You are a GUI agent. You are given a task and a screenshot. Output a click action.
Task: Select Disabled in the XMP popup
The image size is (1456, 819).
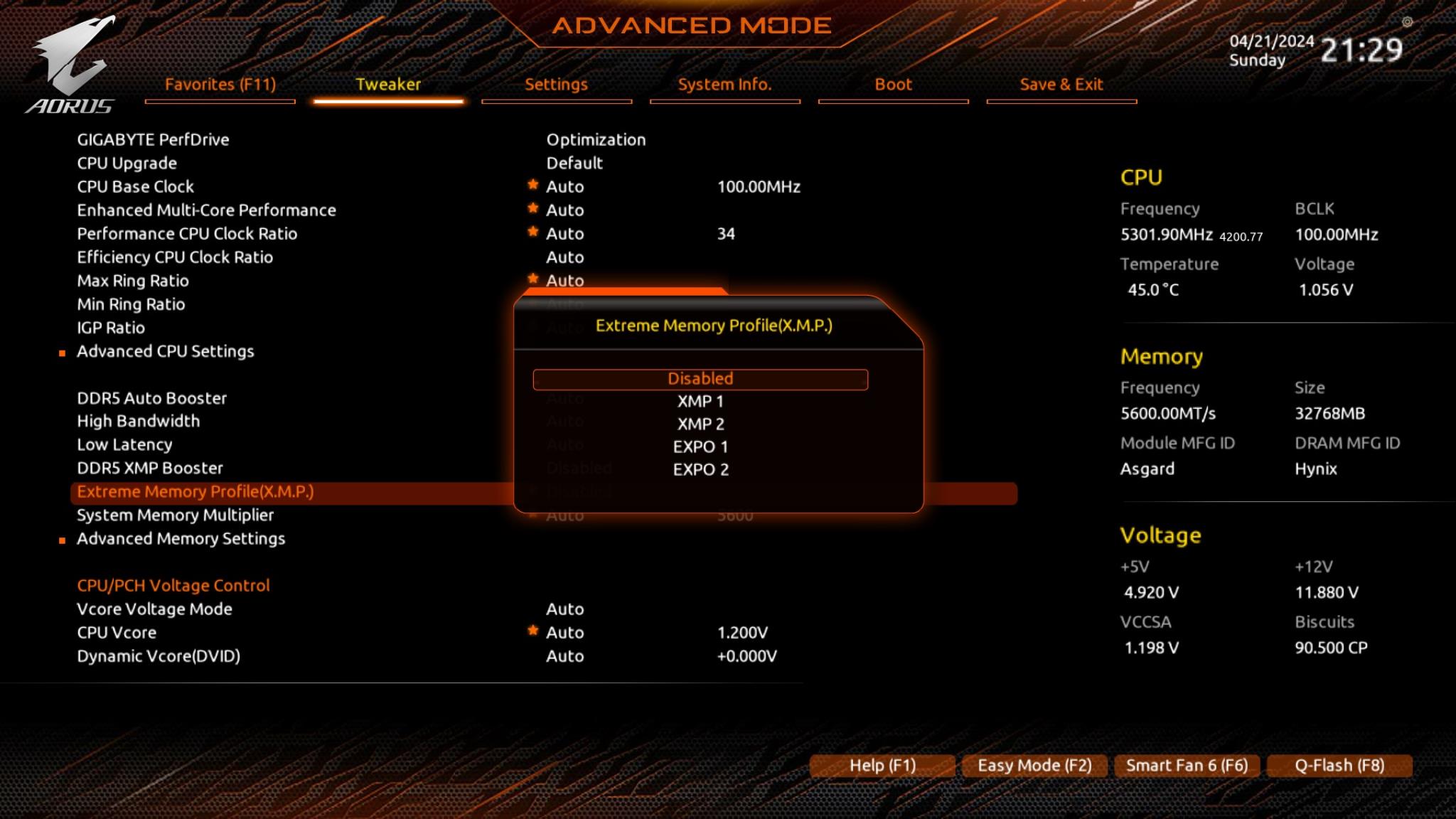click(700, 379)
